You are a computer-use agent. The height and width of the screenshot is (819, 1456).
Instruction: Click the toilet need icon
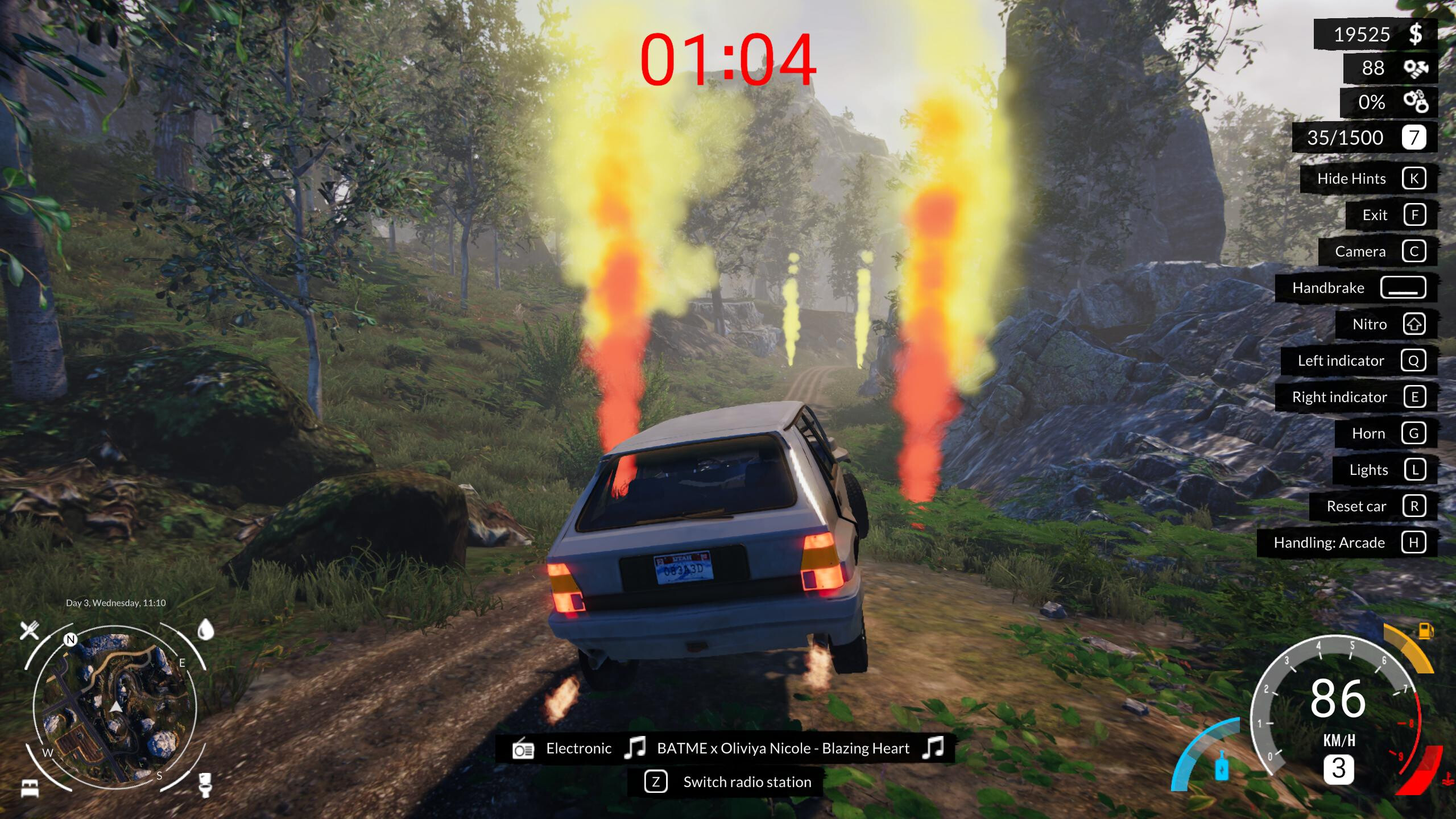click(x=205, y=784)
